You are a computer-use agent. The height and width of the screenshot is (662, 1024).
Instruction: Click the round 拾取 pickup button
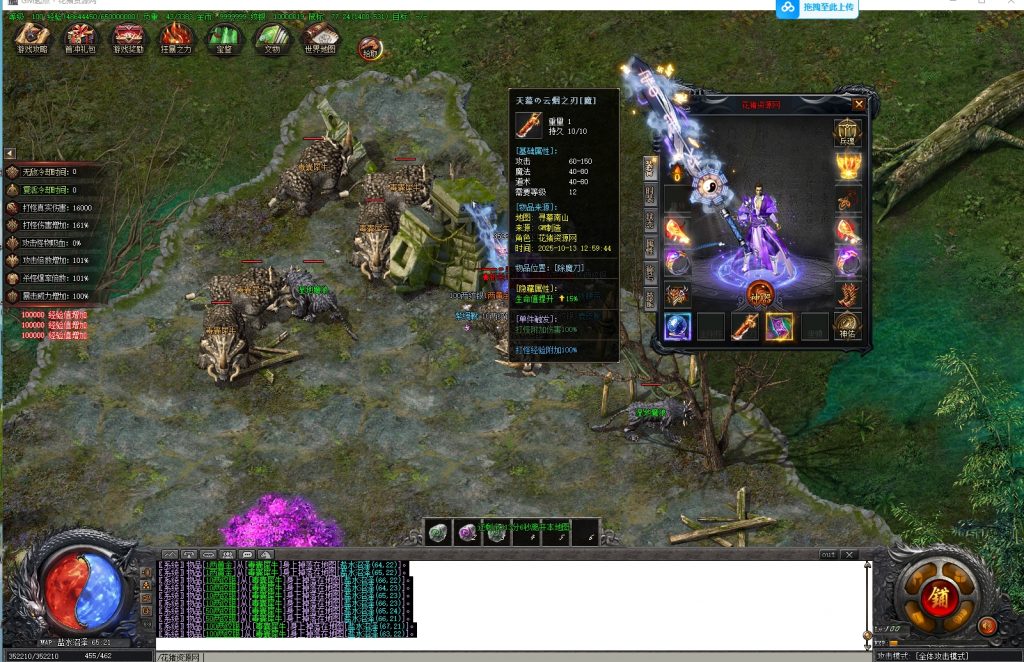tap(370, 47)
